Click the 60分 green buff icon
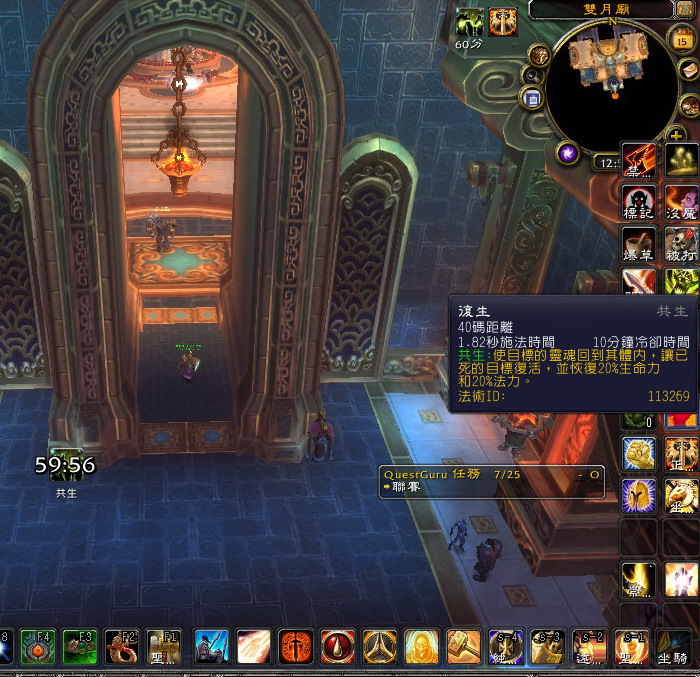This screenshot has height=677, width=700. pos(469,24)
